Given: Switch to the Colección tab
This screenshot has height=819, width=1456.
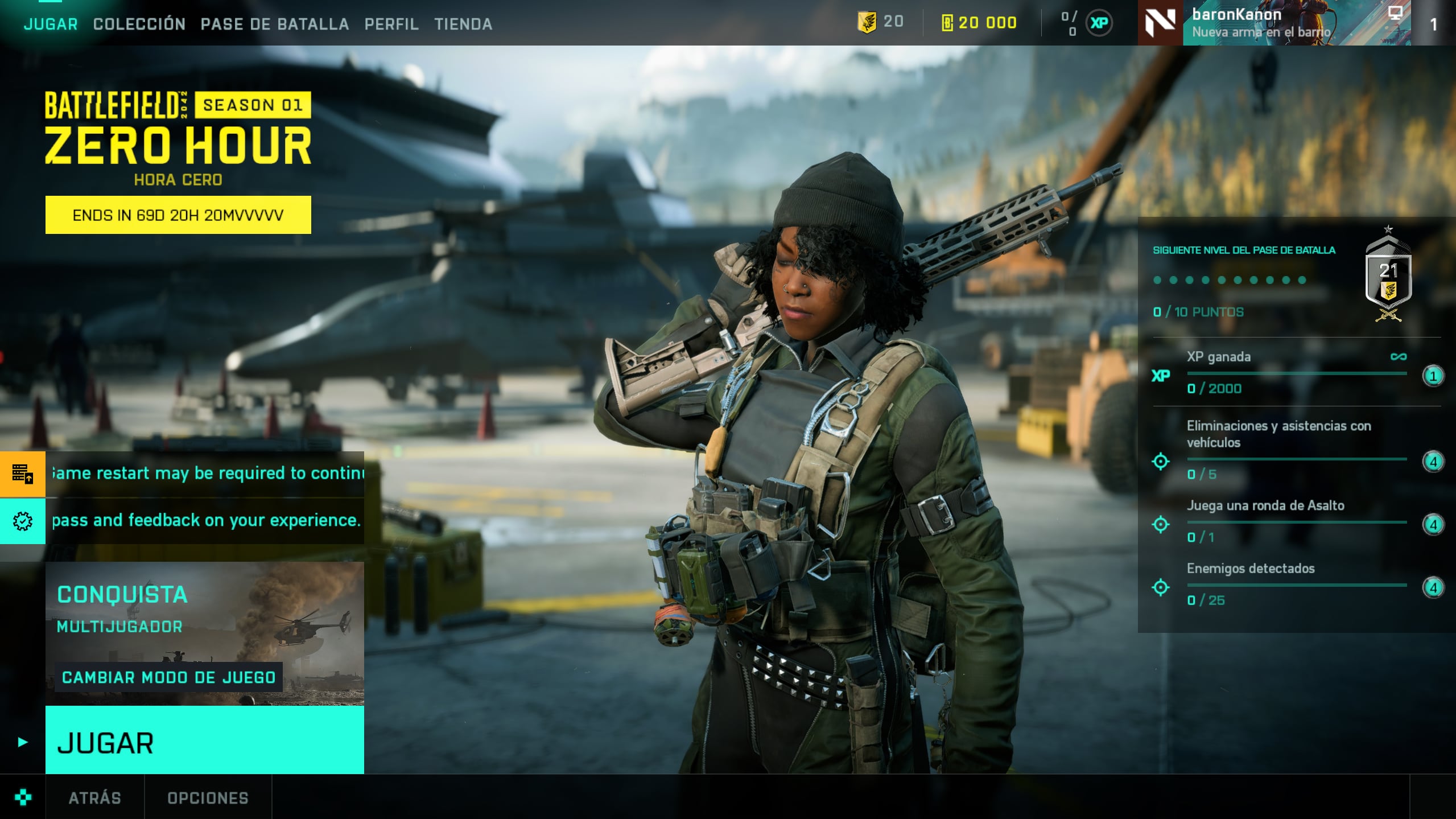Looking at the screenshot, I should coord(139,24).
